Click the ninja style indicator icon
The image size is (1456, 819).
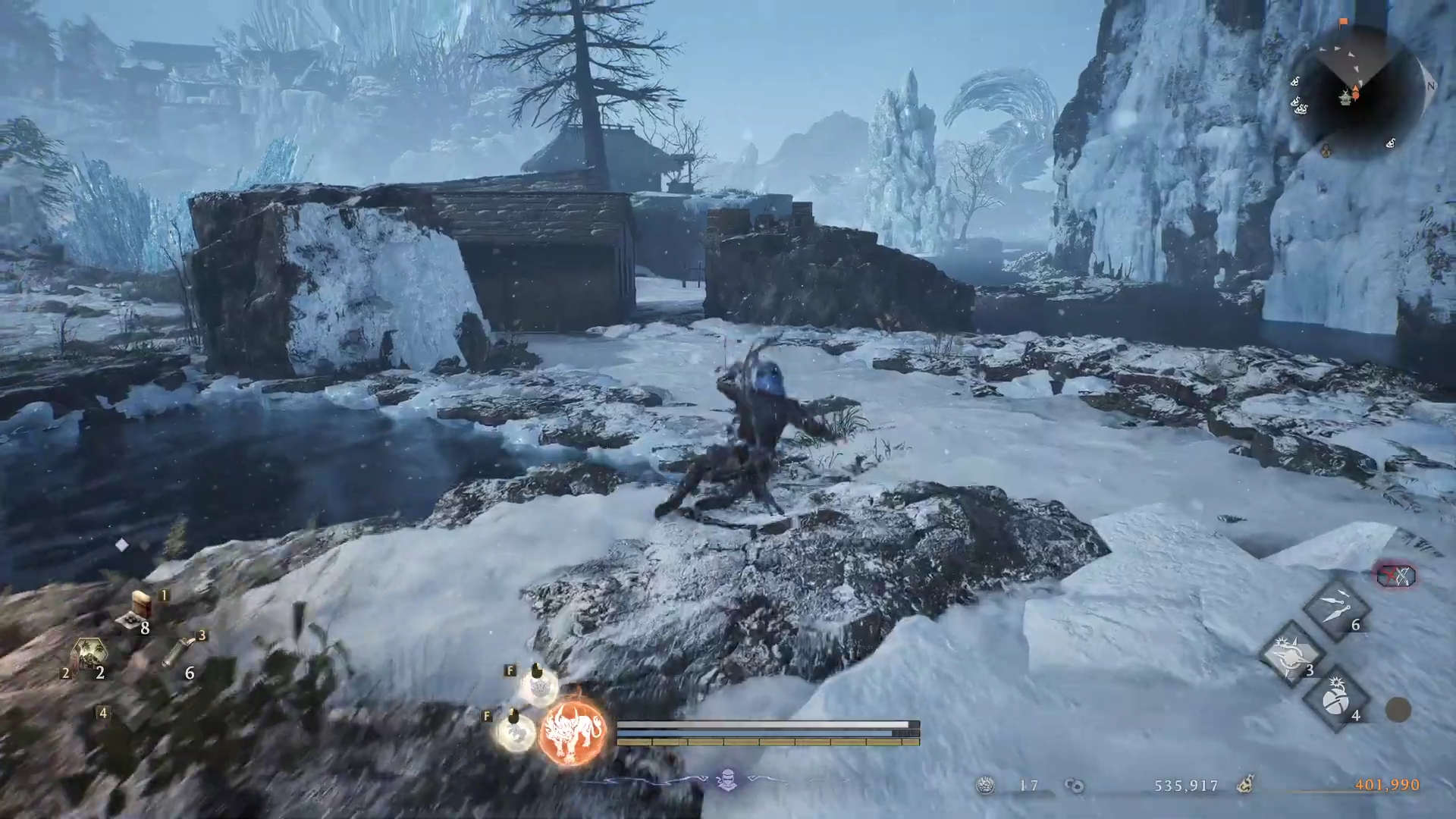(727, 780)
